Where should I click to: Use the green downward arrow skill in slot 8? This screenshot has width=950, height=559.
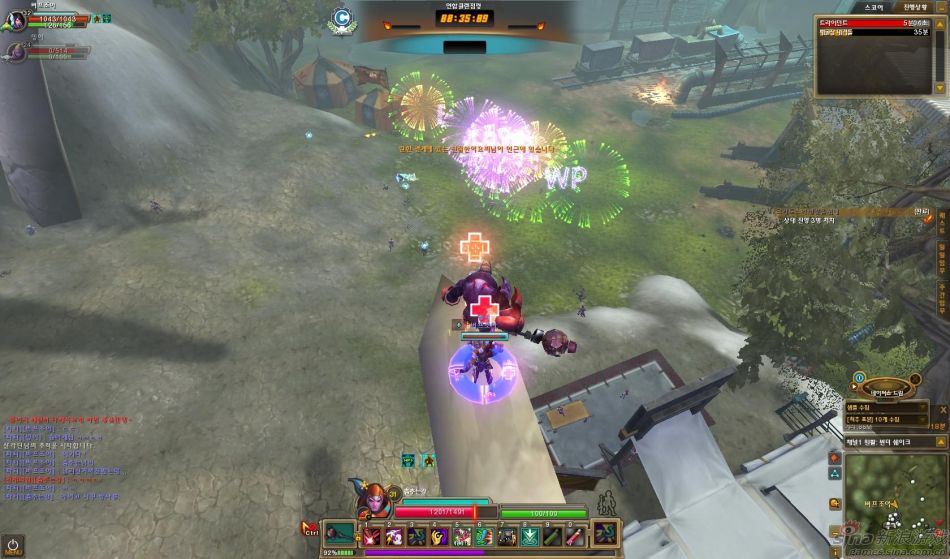coord(530,537)
